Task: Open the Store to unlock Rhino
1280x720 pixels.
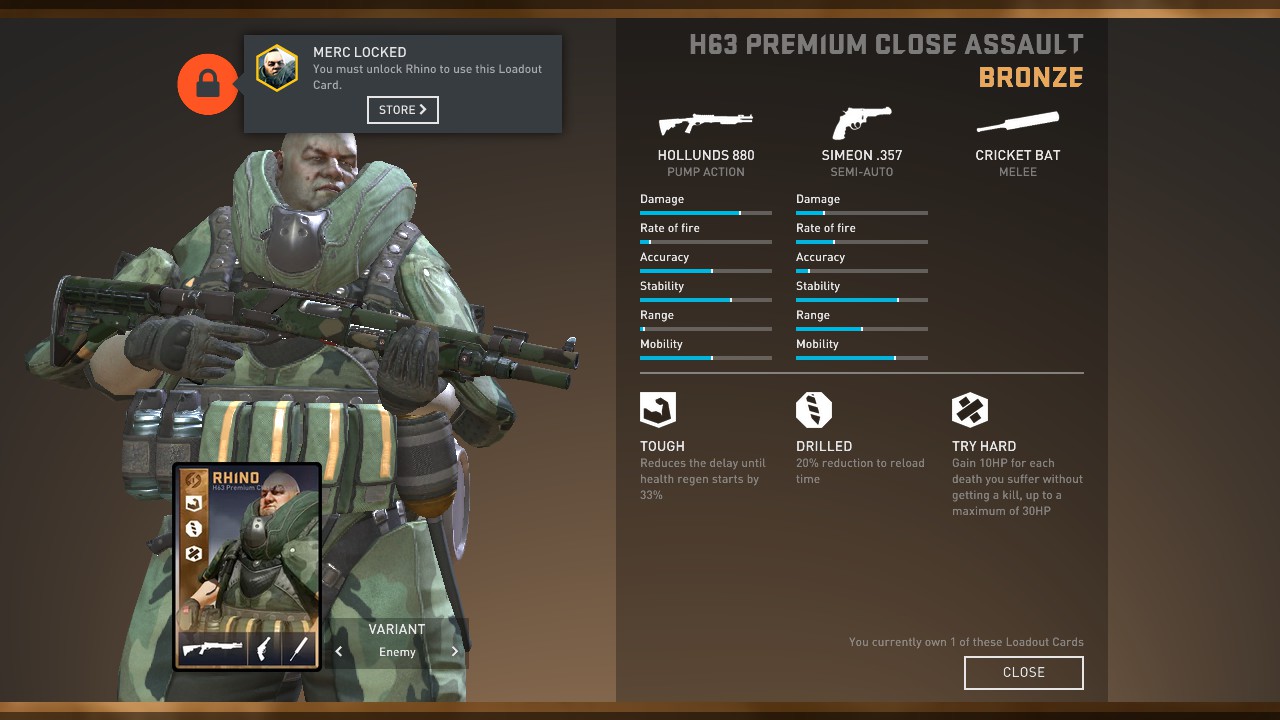Action: point(402,110)
